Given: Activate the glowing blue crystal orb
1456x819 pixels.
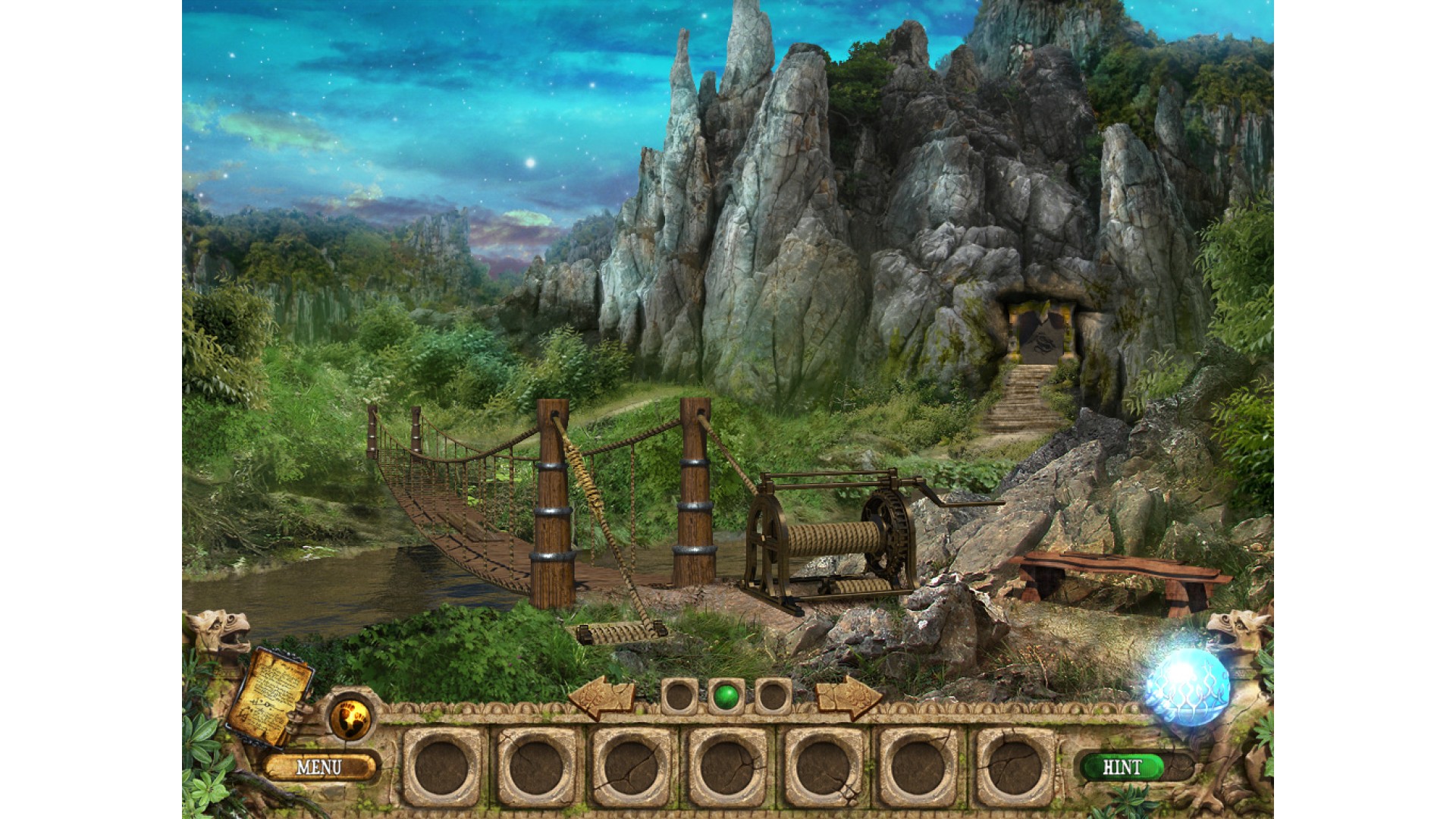Looking at the screenshot, I should coord(1188,686).
